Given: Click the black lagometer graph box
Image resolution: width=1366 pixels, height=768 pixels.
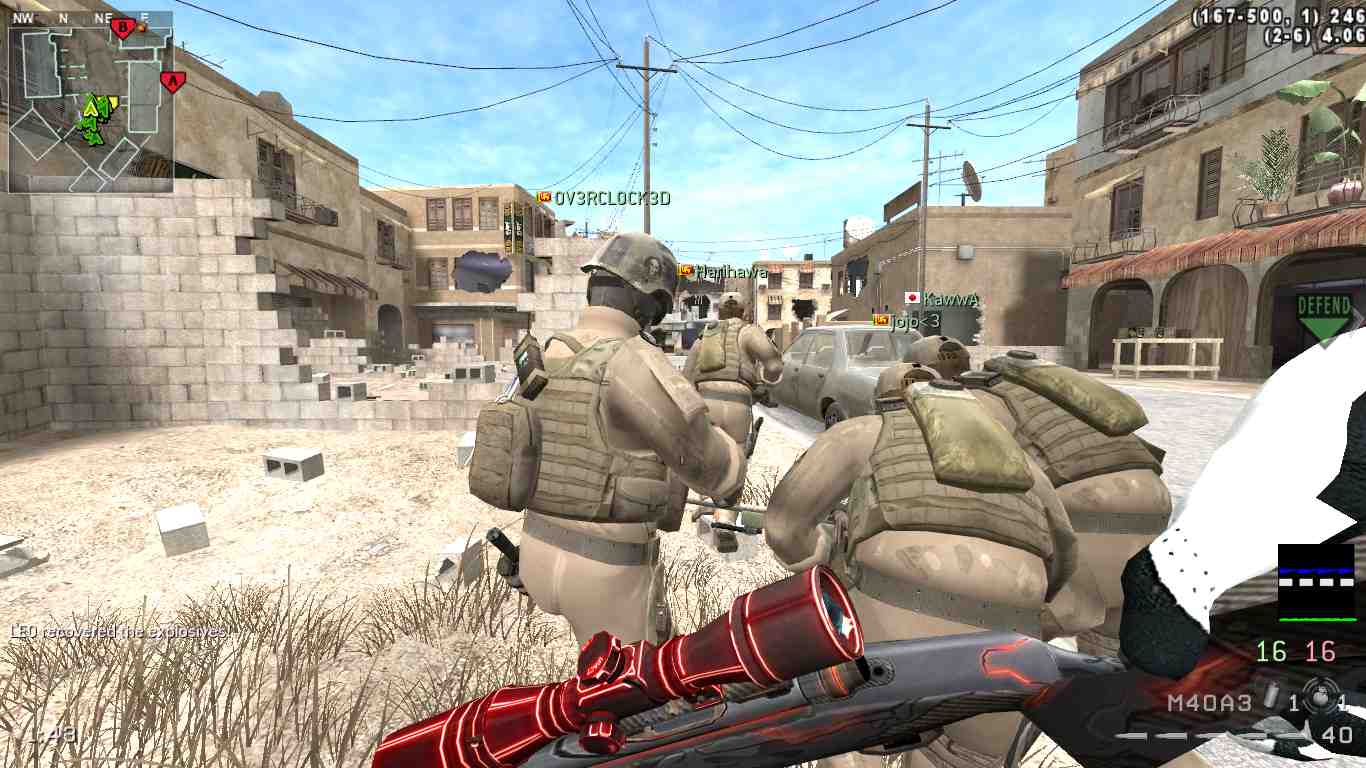Looking at the screenshot, I should [x=1315, y=583].
